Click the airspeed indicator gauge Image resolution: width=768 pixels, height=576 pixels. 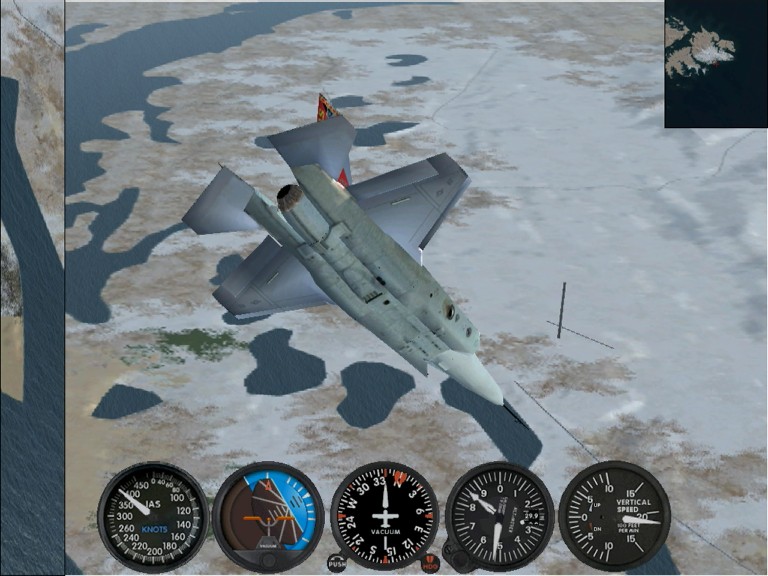(153, 516)
